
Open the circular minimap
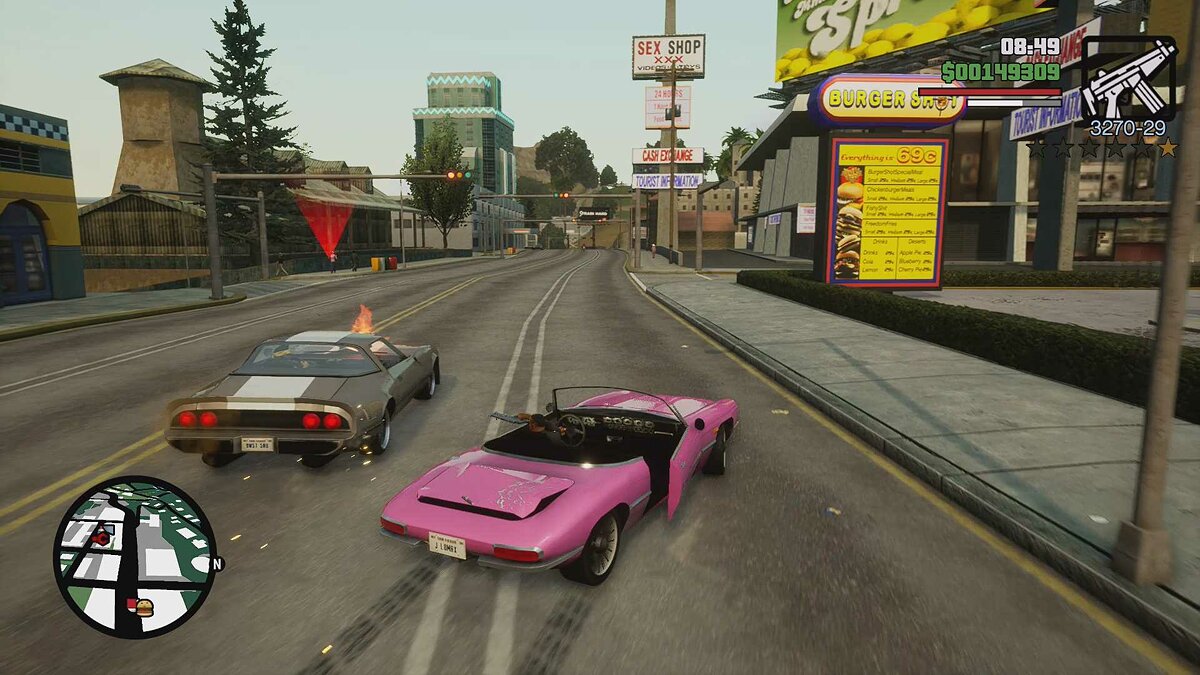134,556
